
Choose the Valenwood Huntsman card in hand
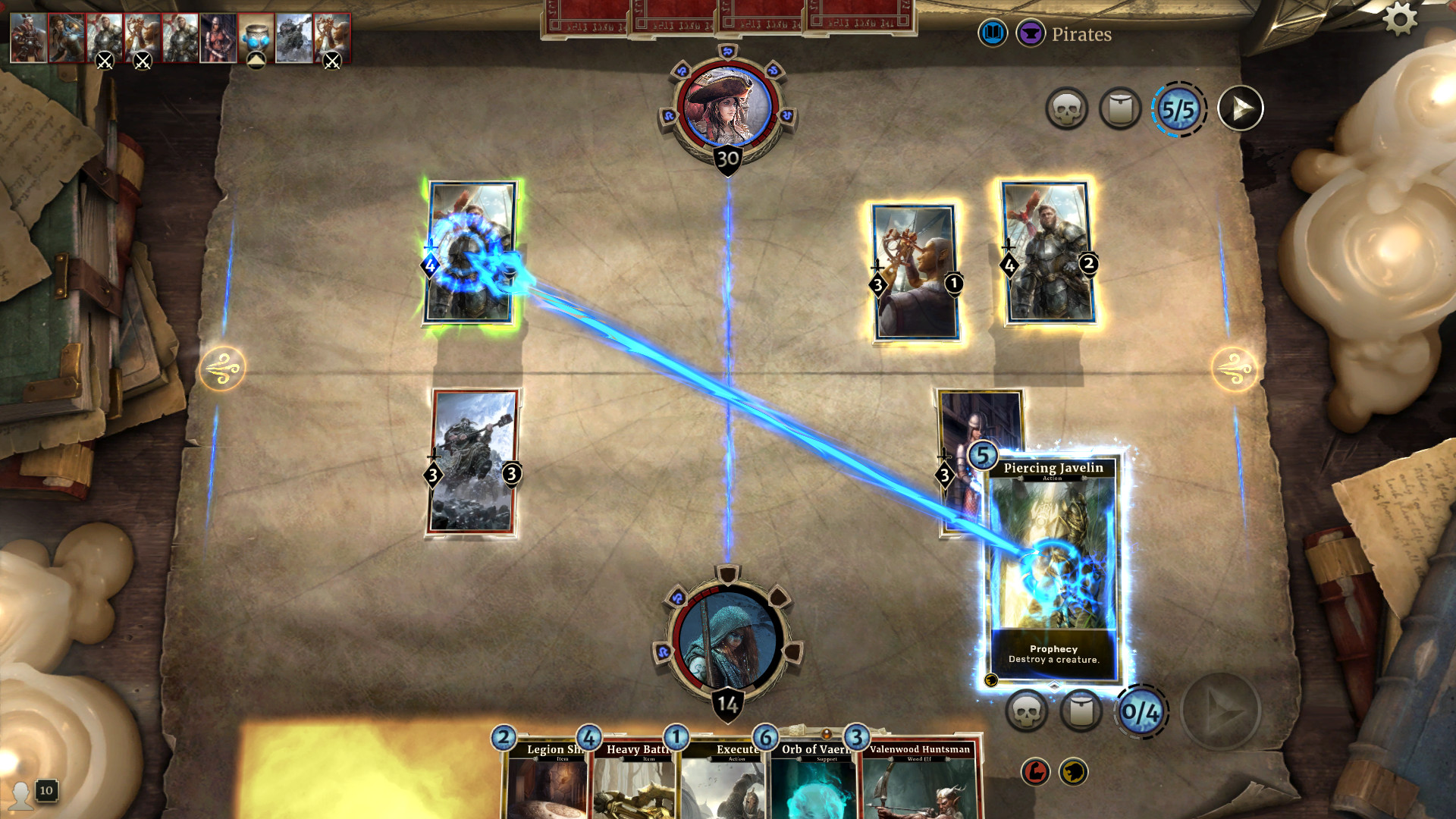tap(918, 781)
